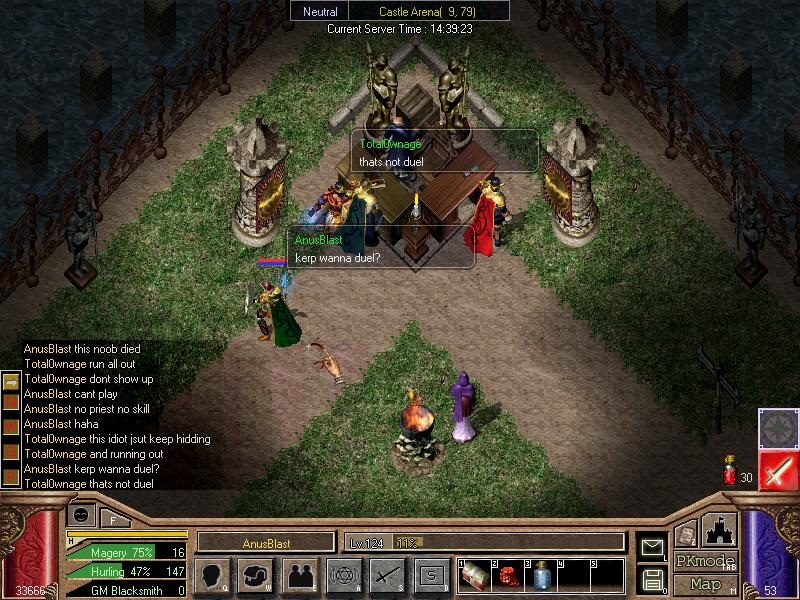The width and height of the screenshot is (800, 600).
Task: Click the floppy disk save icon
Action: (x=652, y=578)
